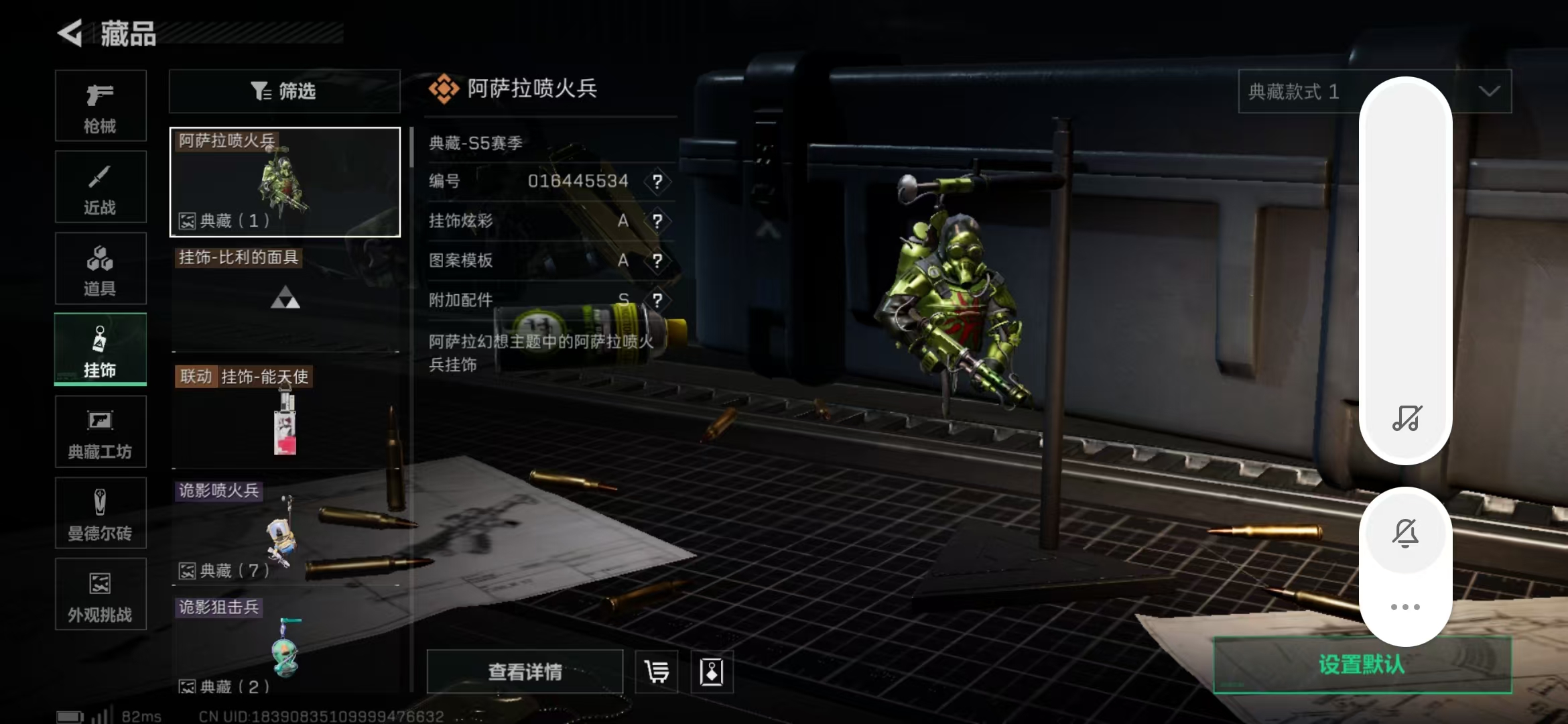1568x724 pixels.
Task: Select the 曼德尔砖 category in sidebar
Action: click(101, 513)
